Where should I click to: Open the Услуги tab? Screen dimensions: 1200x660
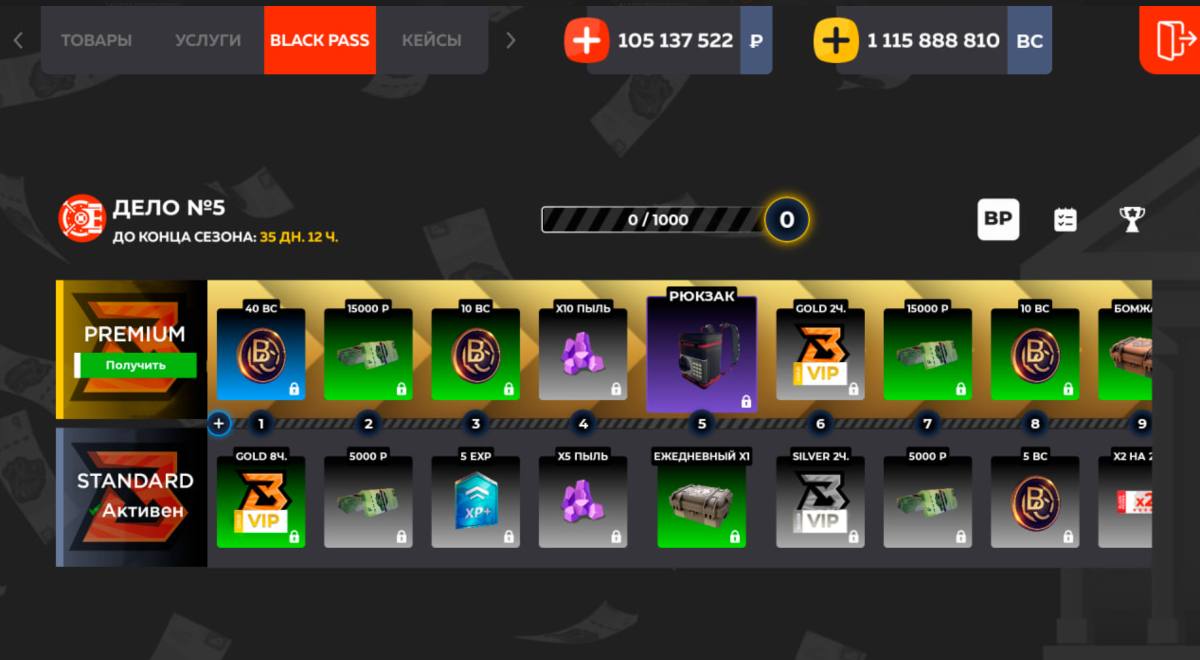pos(208,41)
